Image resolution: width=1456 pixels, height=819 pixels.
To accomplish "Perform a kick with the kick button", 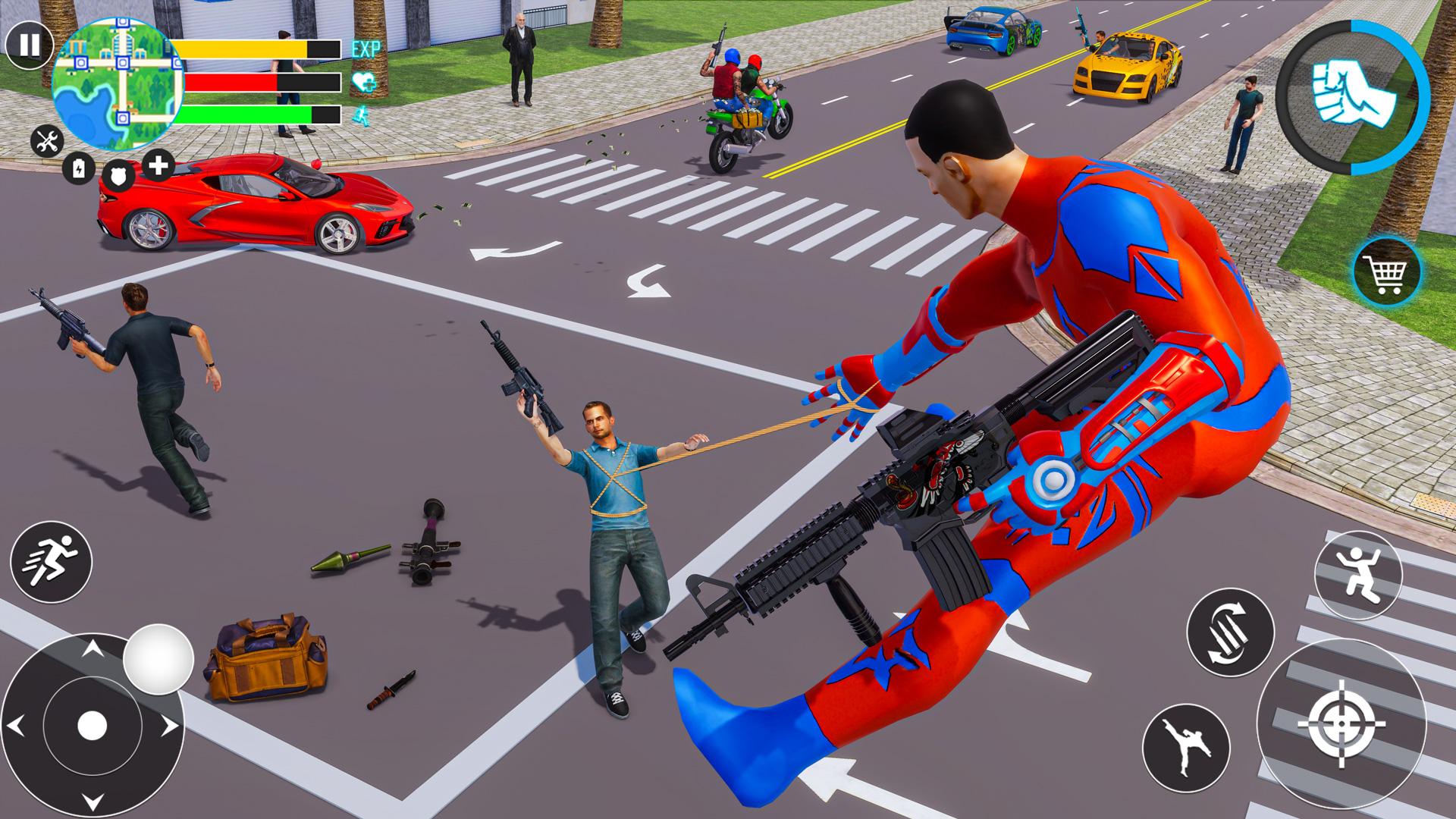I will coord(1185,747).
